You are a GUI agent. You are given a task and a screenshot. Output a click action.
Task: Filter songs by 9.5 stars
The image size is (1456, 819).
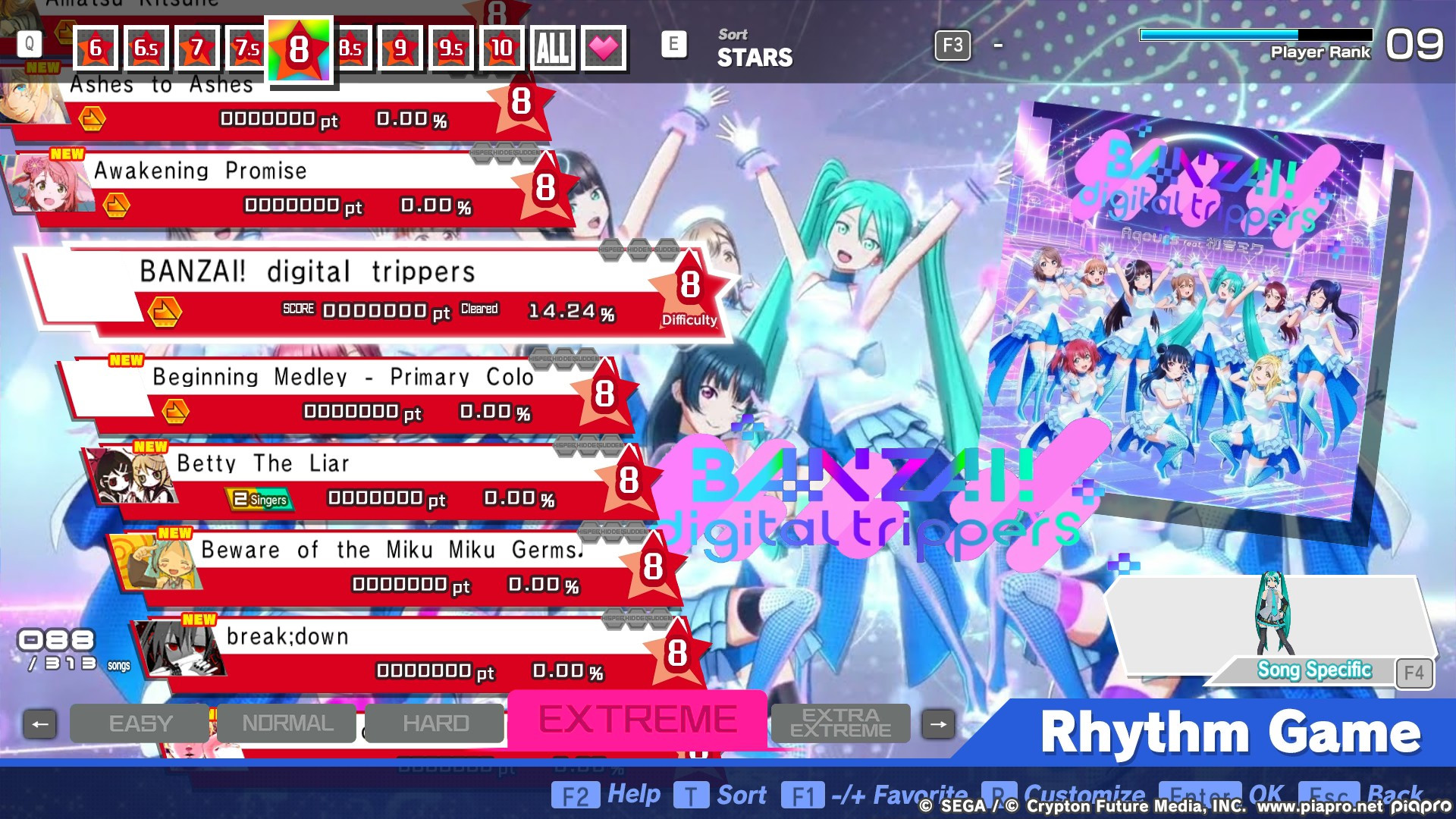coord(451,47)
